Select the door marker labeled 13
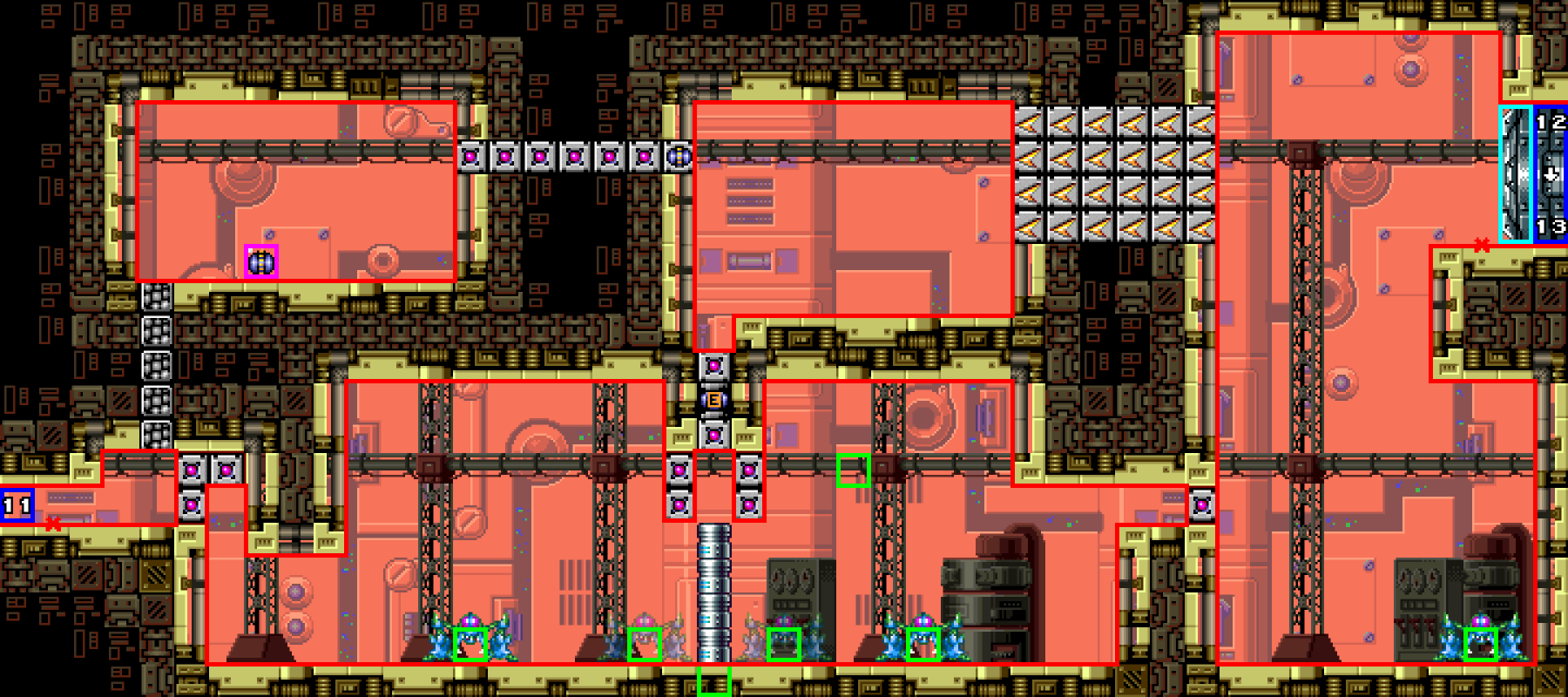Image resolution: width=1568 pixels, height=697 pixels. pyautogui.click(x=1551, y=227)
